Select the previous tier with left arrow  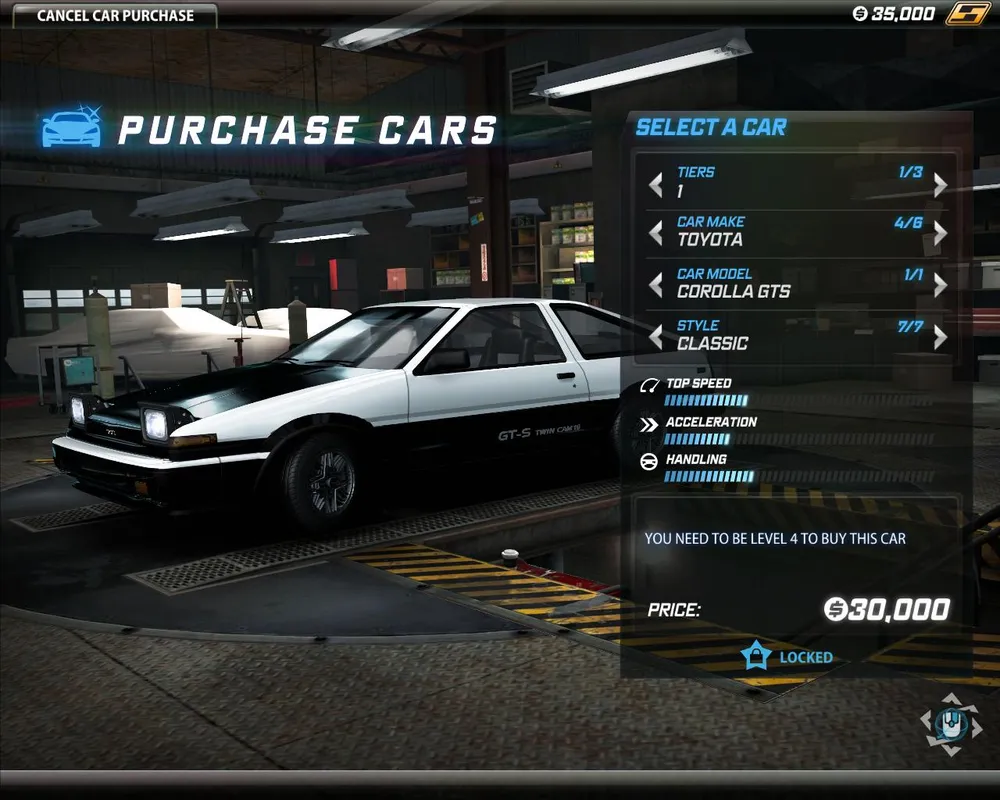coord(656,185)
